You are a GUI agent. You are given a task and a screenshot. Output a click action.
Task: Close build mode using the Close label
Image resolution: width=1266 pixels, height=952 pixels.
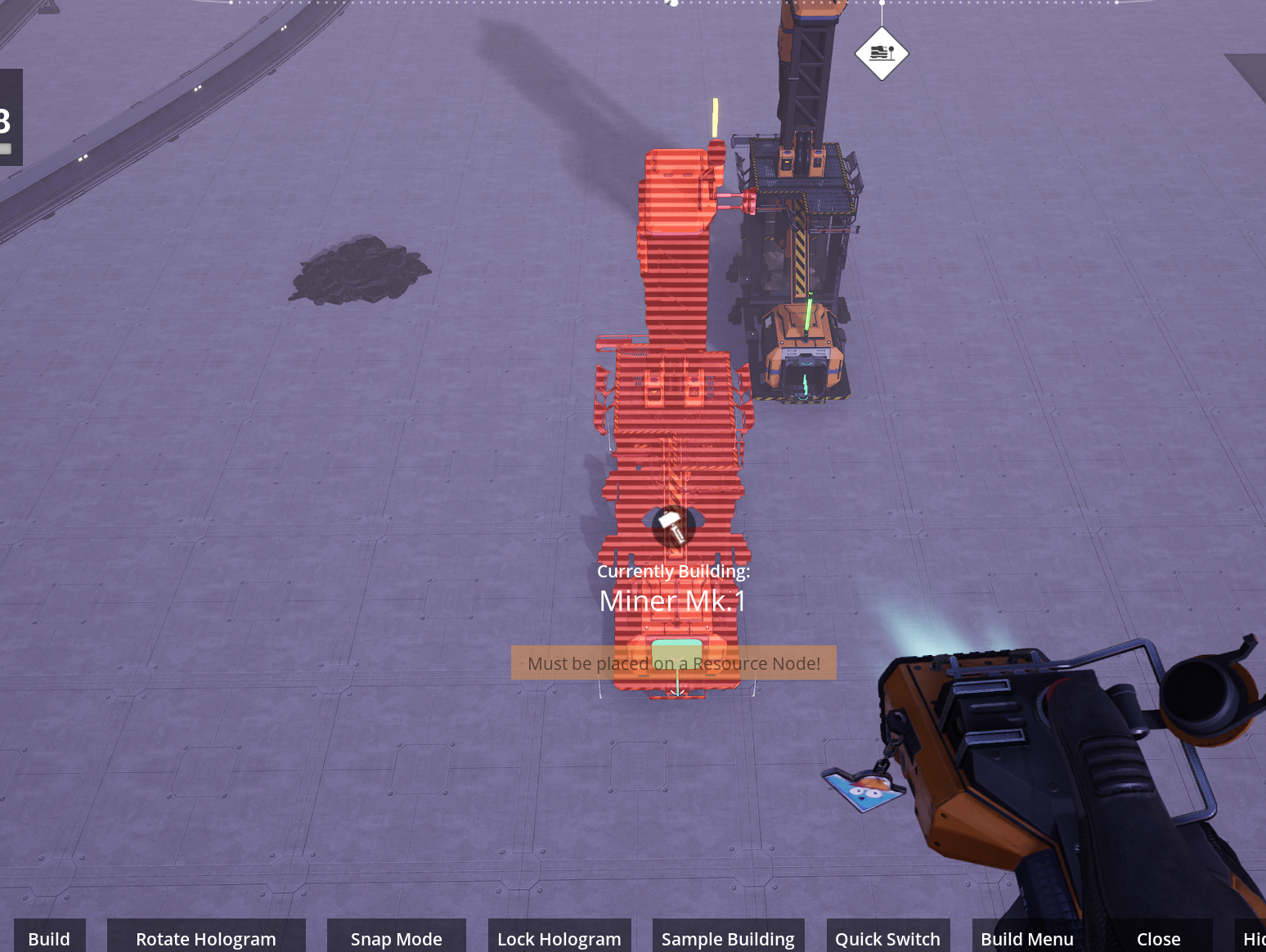pos(1158,938)
